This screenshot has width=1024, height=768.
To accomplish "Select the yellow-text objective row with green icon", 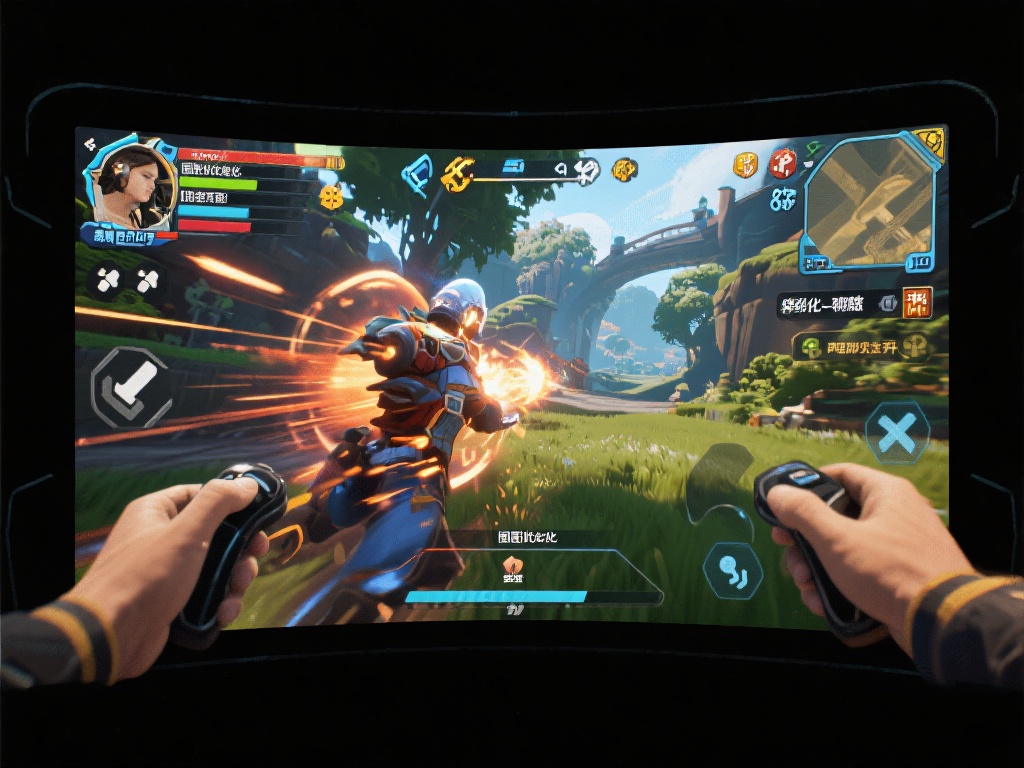I will [862, 347].
